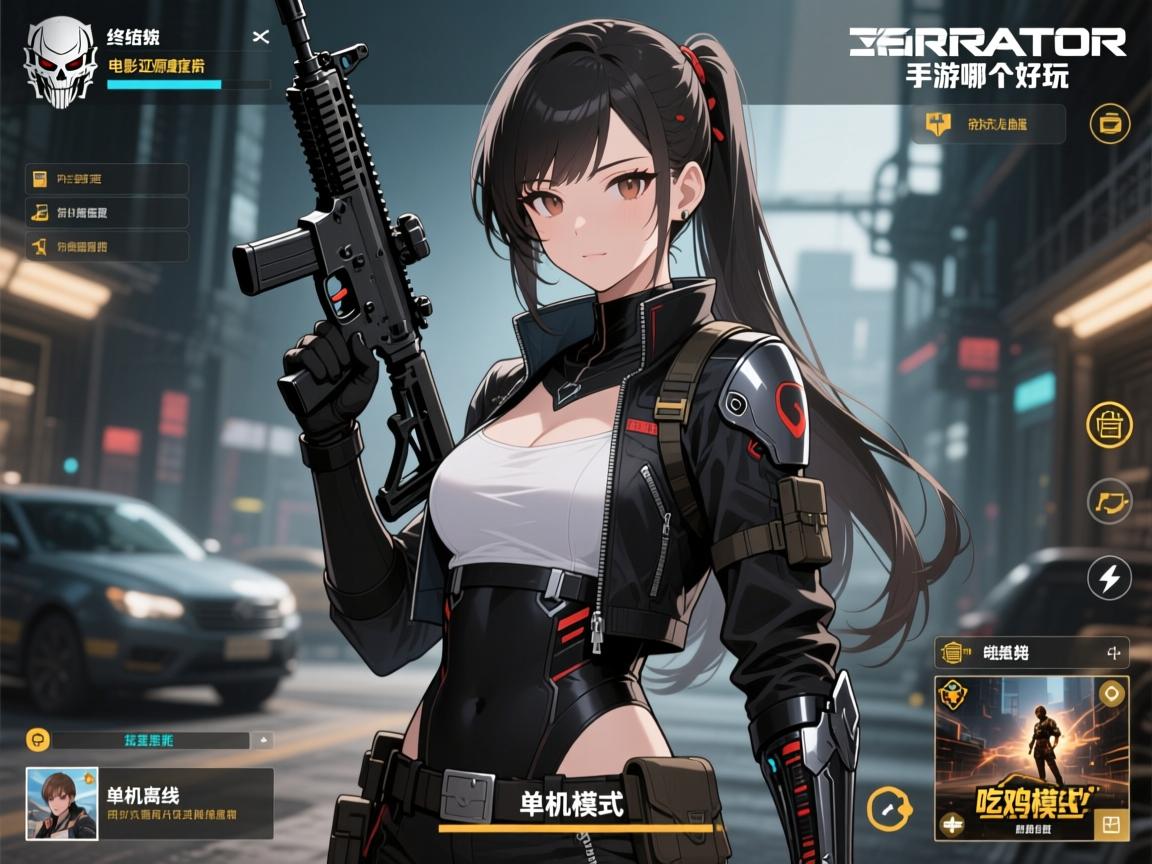The height and width of the screenshot is (864, 1152).
Task: Select the middle left menu entry
Action: coord(107,212)
